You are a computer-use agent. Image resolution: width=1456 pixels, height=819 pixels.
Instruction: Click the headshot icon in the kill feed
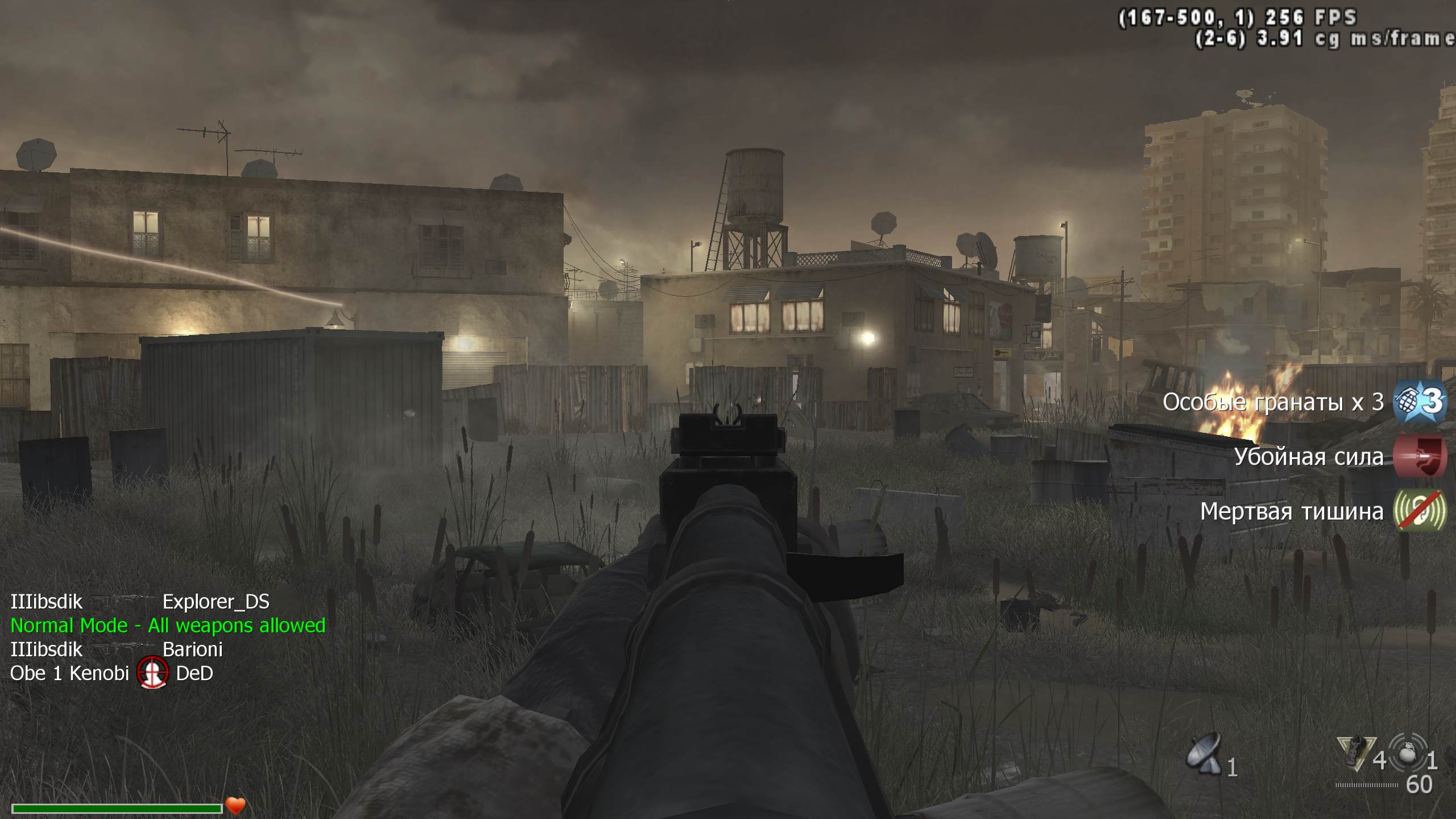[x=153, y=673]
